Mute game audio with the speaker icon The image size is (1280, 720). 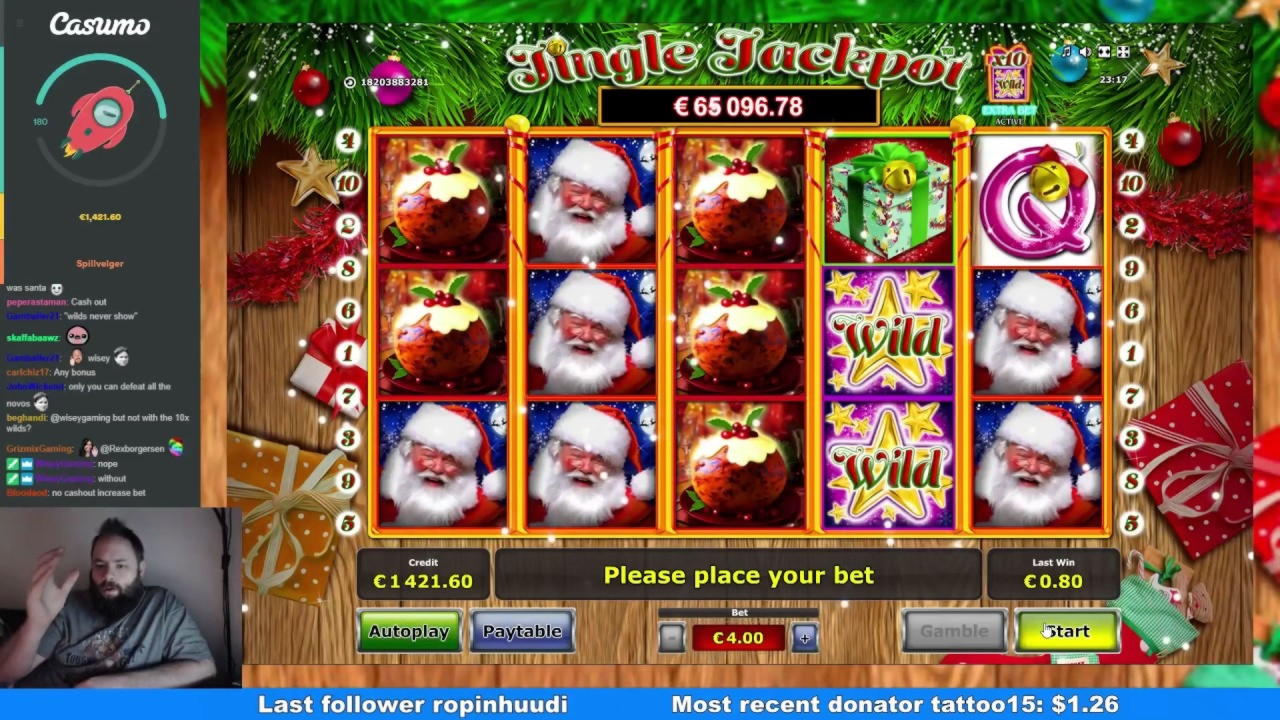coord(1085,51)
